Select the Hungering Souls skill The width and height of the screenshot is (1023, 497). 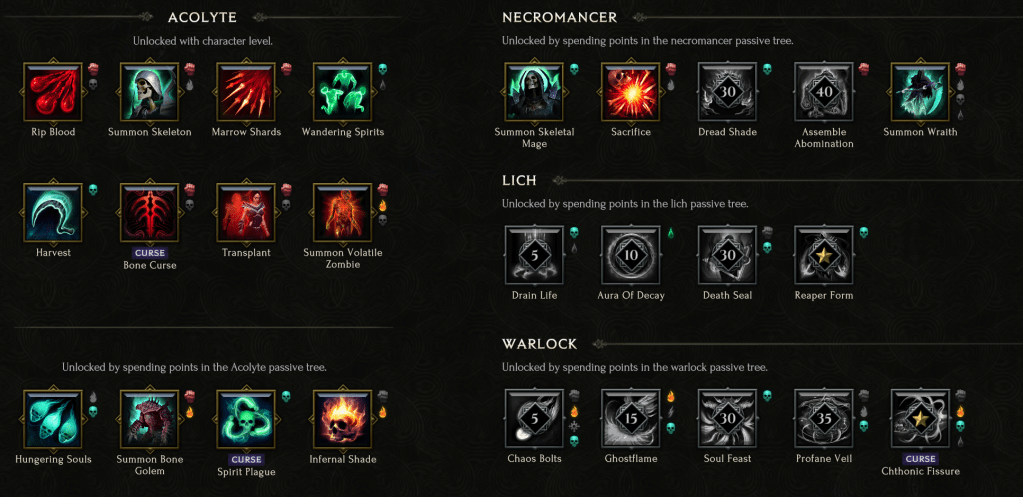[x=52, y=420]
